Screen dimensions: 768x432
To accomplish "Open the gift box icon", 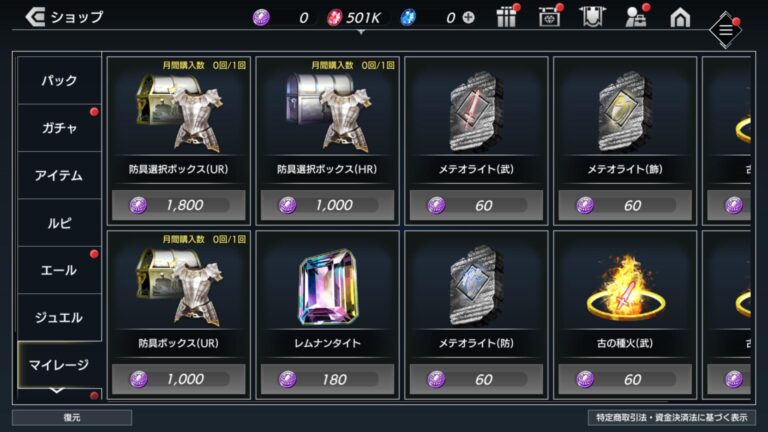I will coord(507,17).
